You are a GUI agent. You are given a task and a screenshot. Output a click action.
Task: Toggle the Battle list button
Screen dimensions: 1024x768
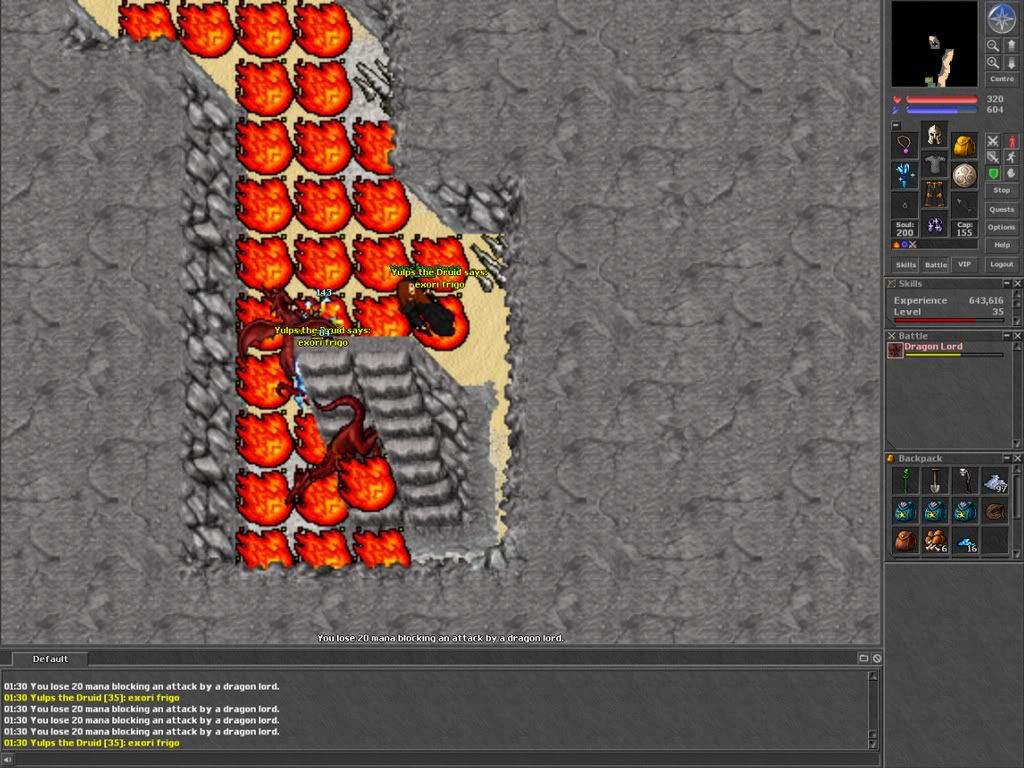coord(935,264)
